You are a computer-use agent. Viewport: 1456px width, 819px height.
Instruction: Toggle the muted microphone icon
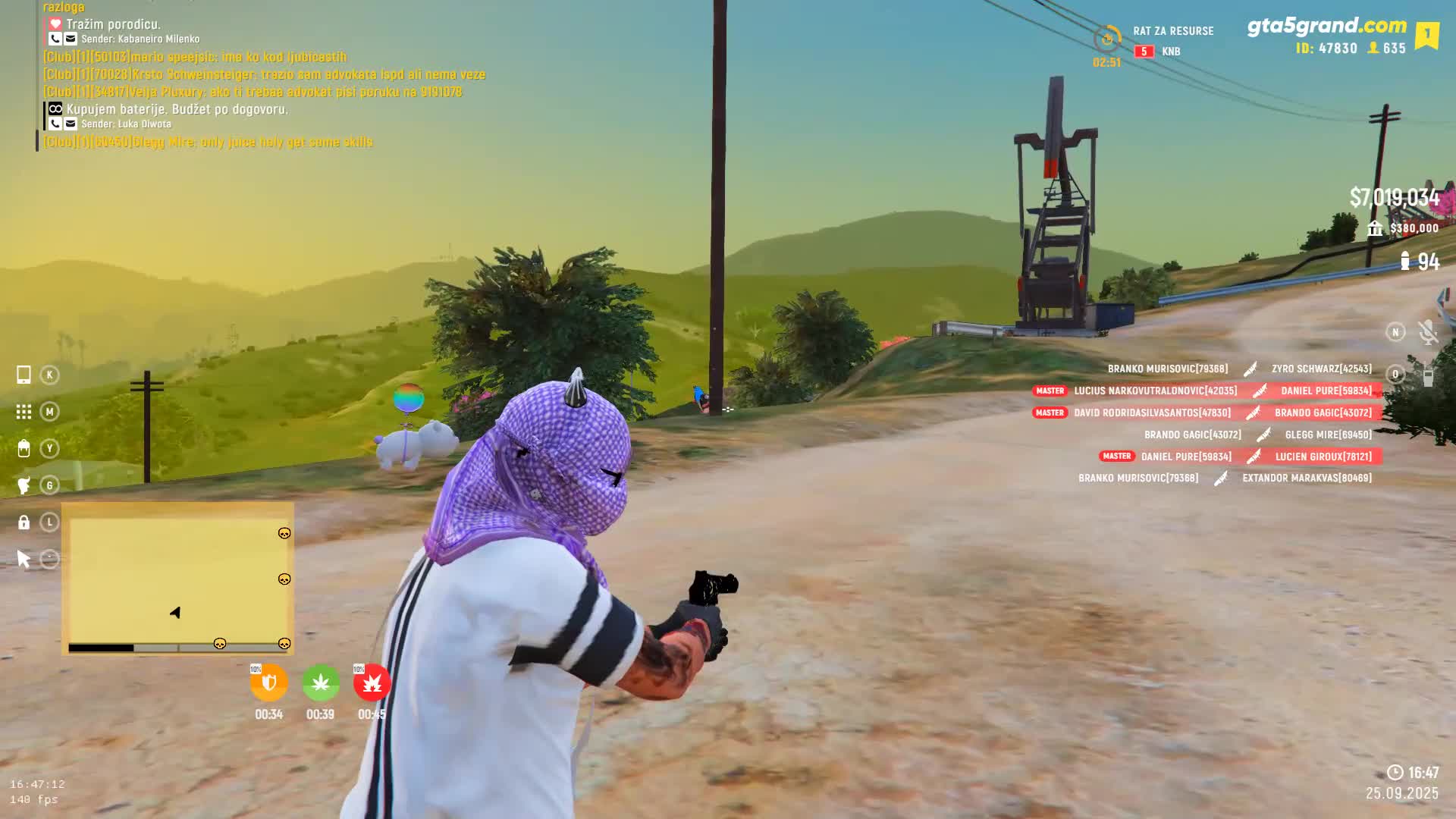click(x=1427, y=332)
